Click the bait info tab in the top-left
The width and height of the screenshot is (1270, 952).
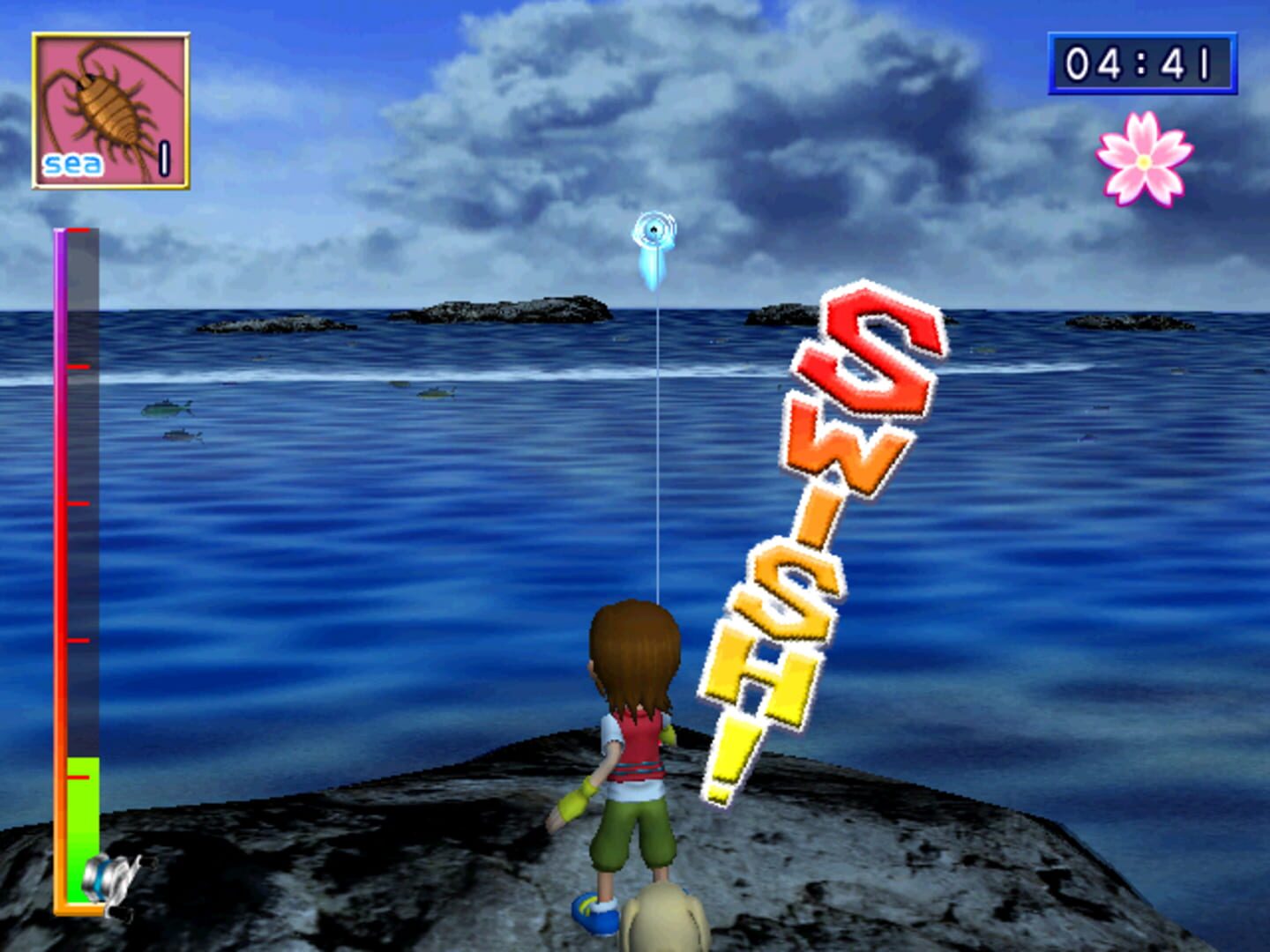click(x=108, y=106)
